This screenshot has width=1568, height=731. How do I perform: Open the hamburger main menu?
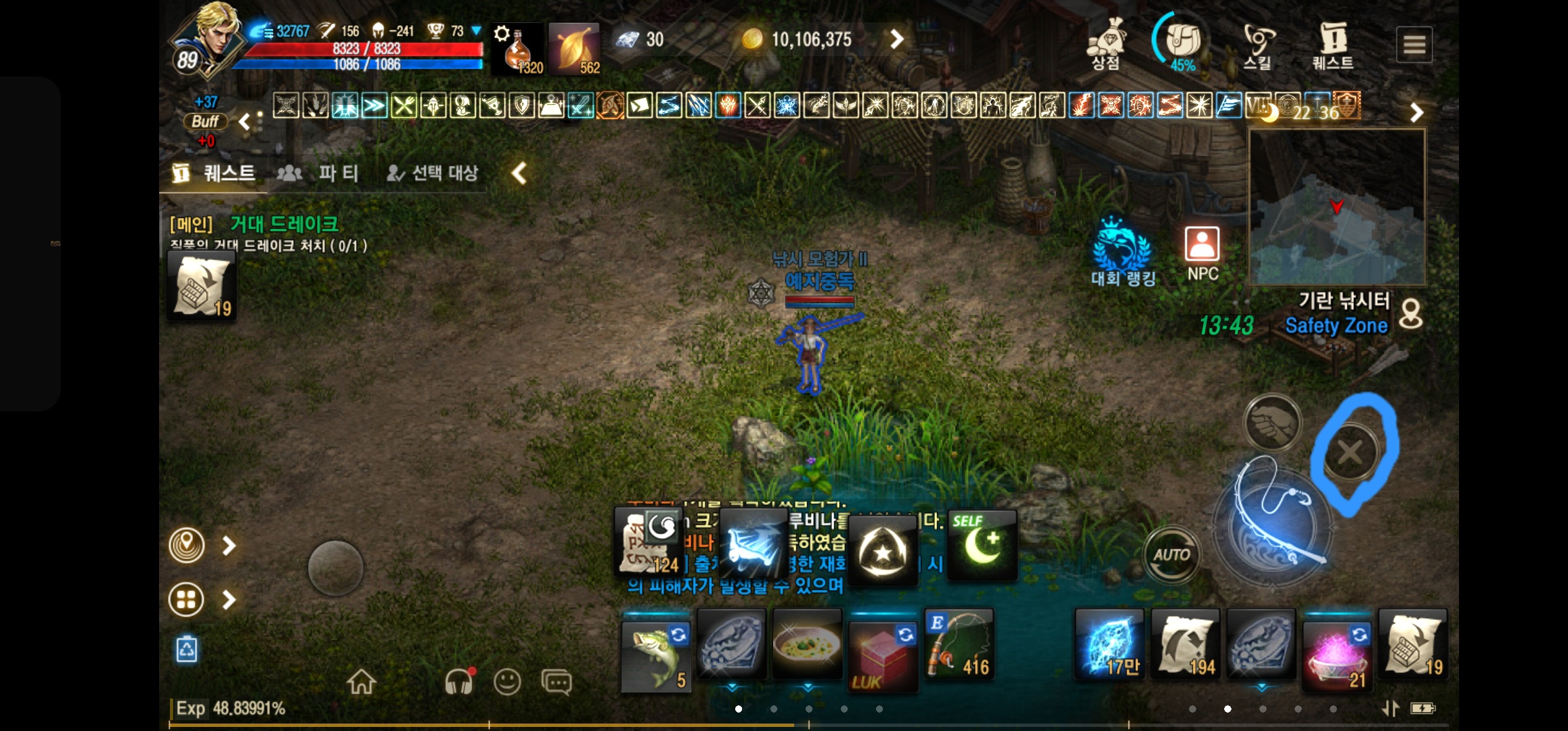tap(1414, 45)
